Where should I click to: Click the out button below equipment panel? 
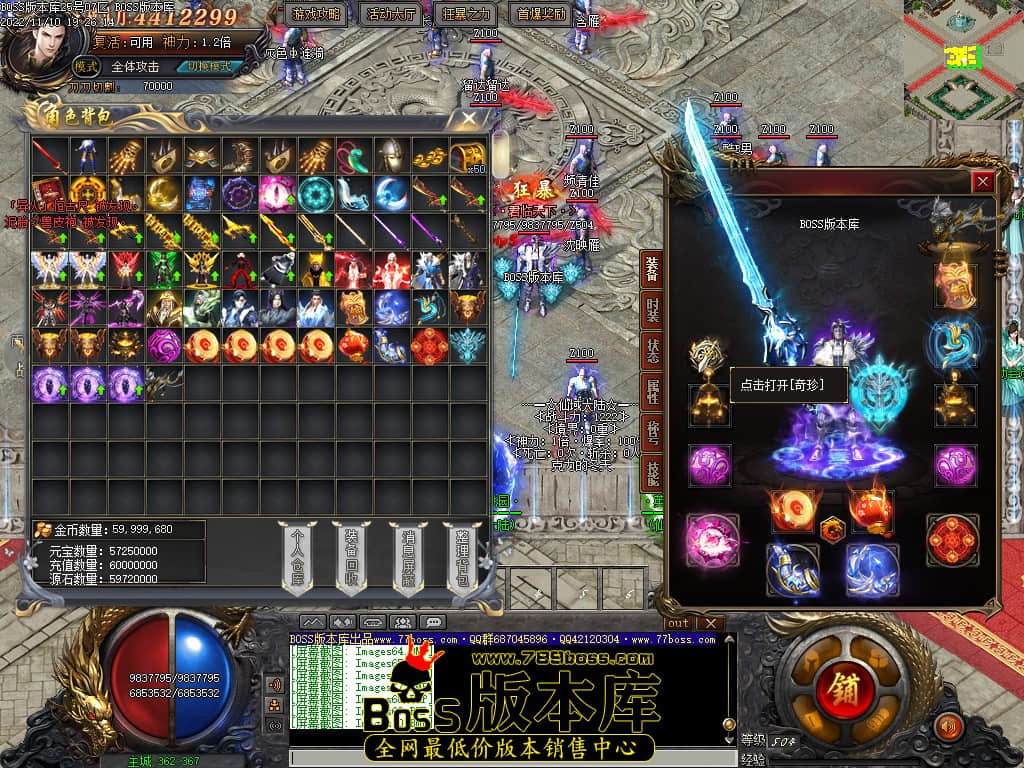click(678, 624)
